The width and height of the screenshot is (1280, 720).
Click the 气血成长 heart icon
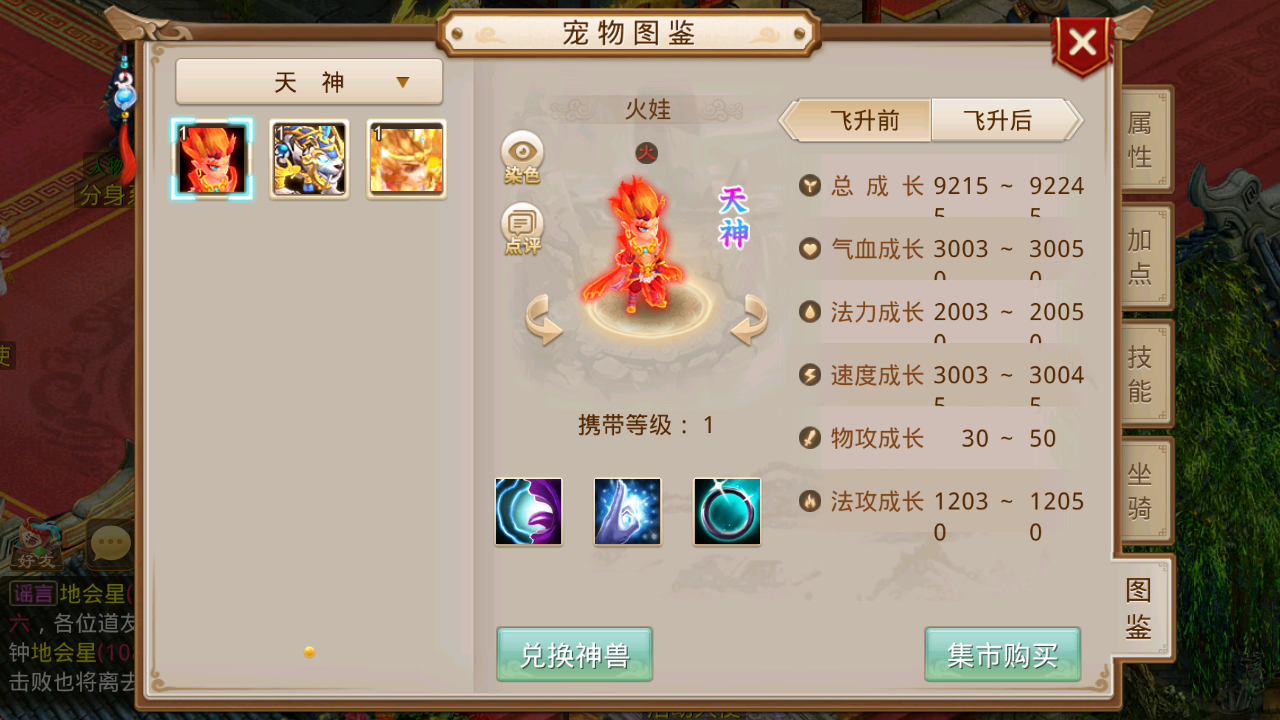[810, 248]
